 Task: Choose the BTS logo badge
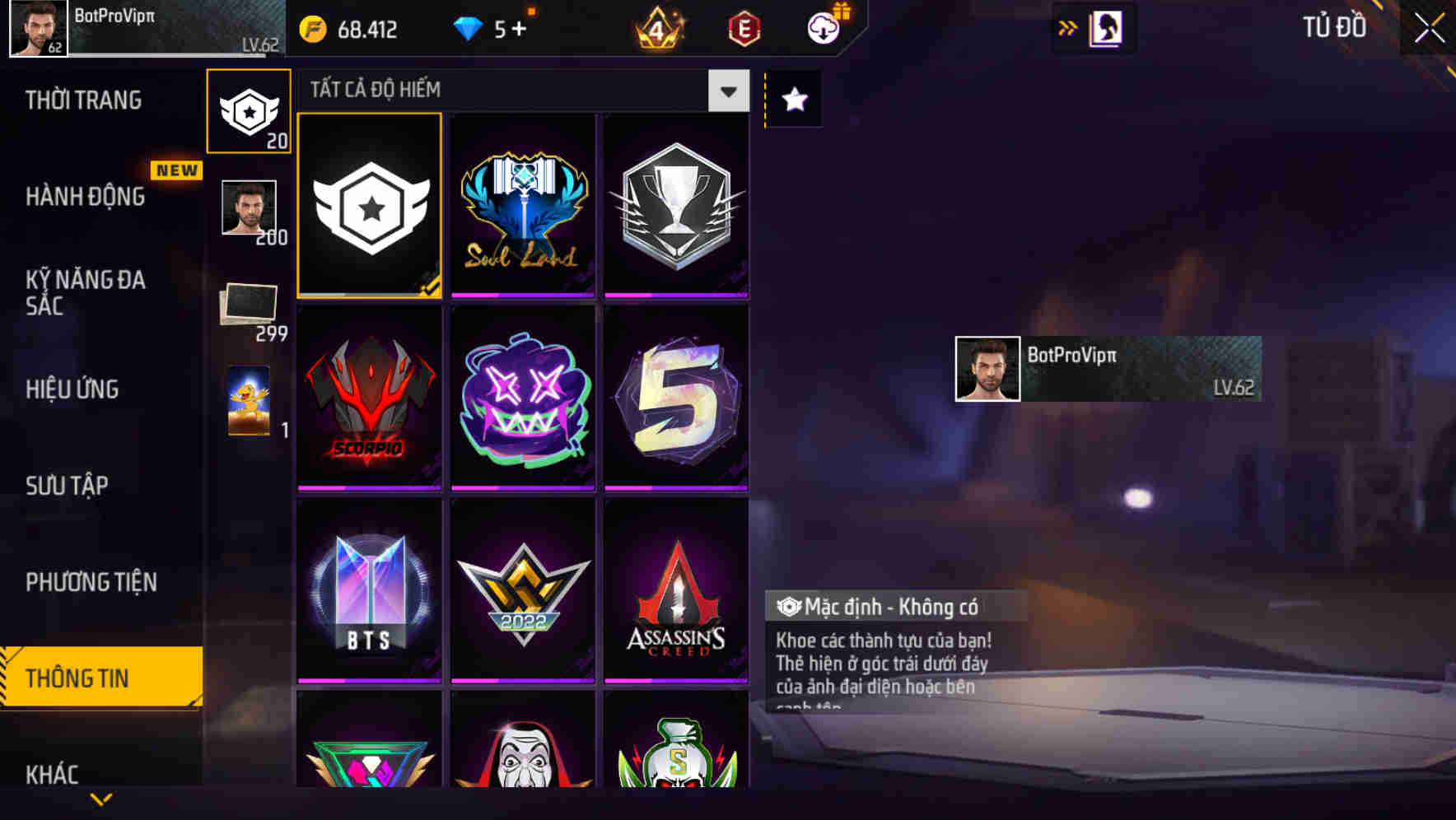coord(369,591)
